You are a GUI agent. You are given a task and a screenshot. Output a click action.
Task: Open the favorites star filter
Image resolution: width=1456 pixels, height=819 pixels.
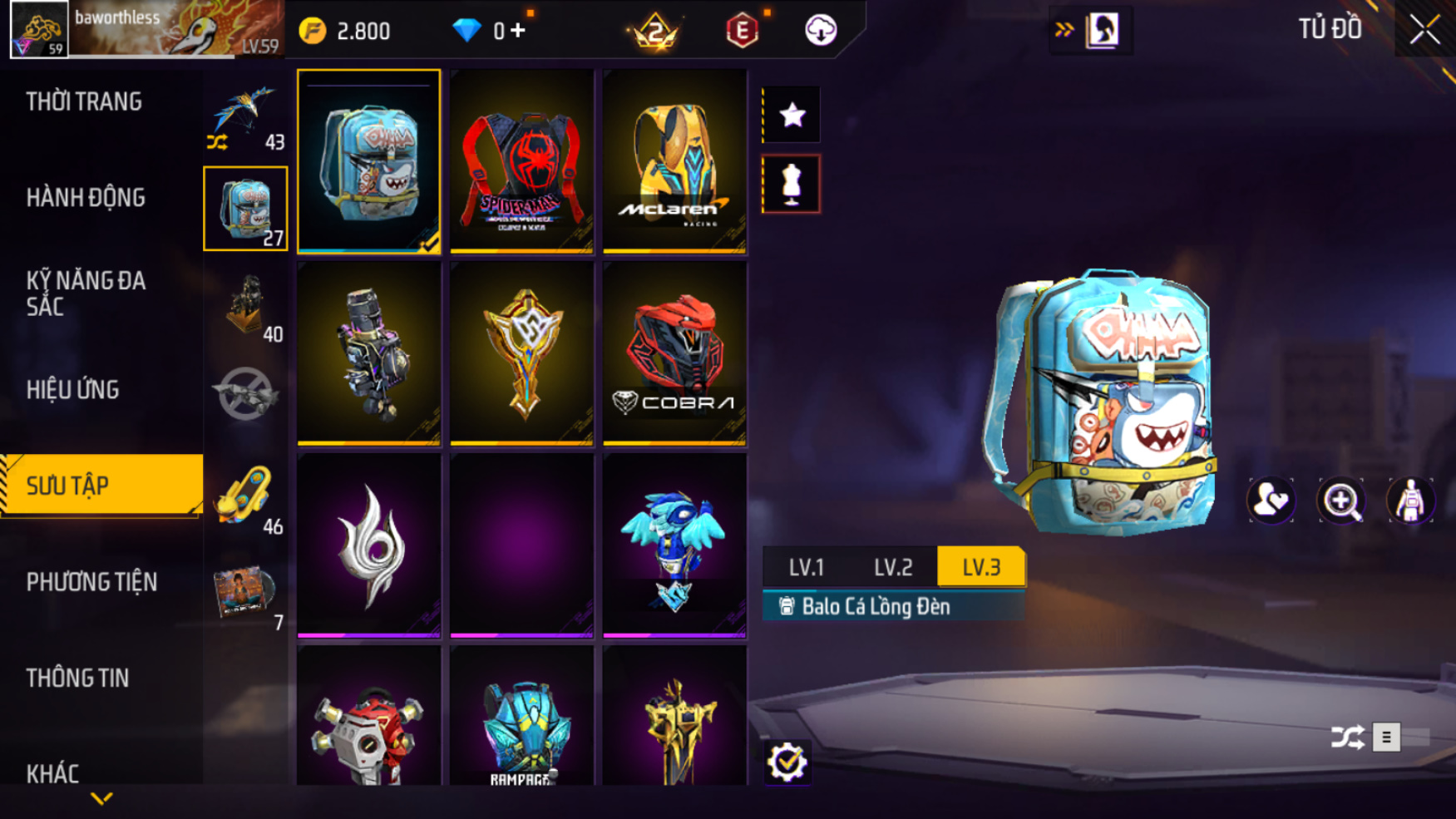tap(792, 115)
